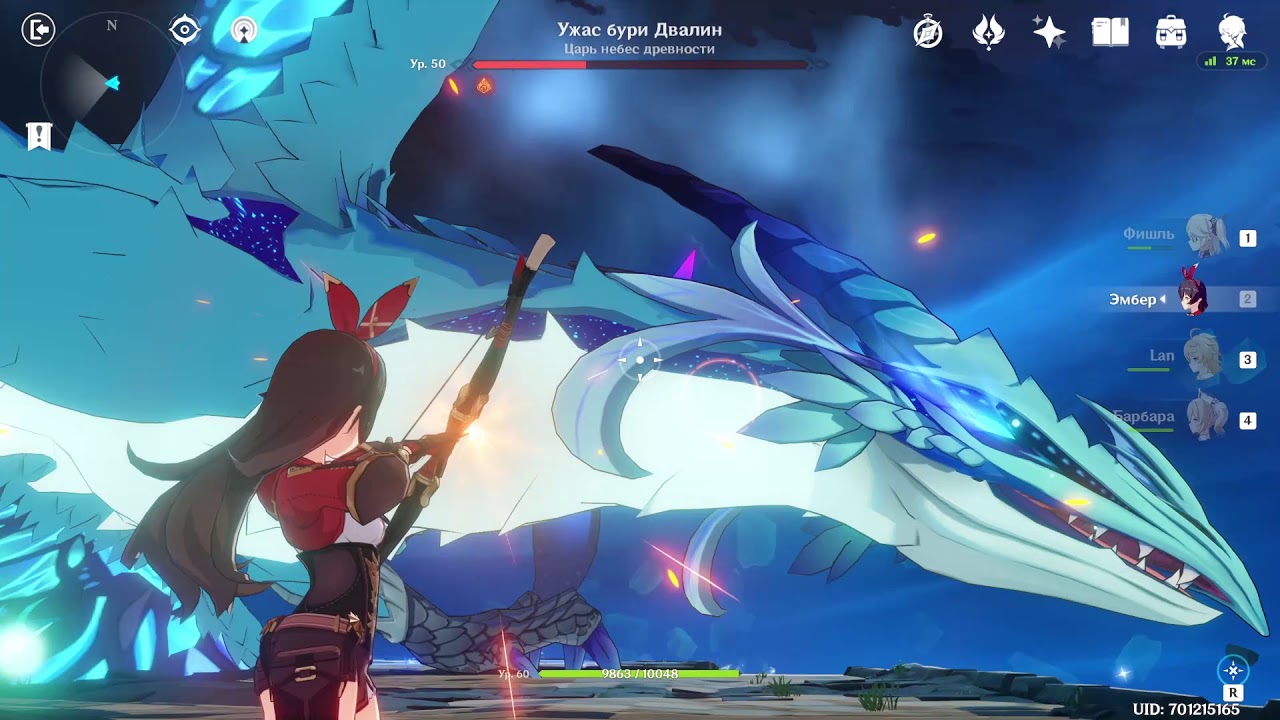Click the three-pointed emblem icon
The height and width of the screenshot is (720, 1280).
tap(988, 33)
